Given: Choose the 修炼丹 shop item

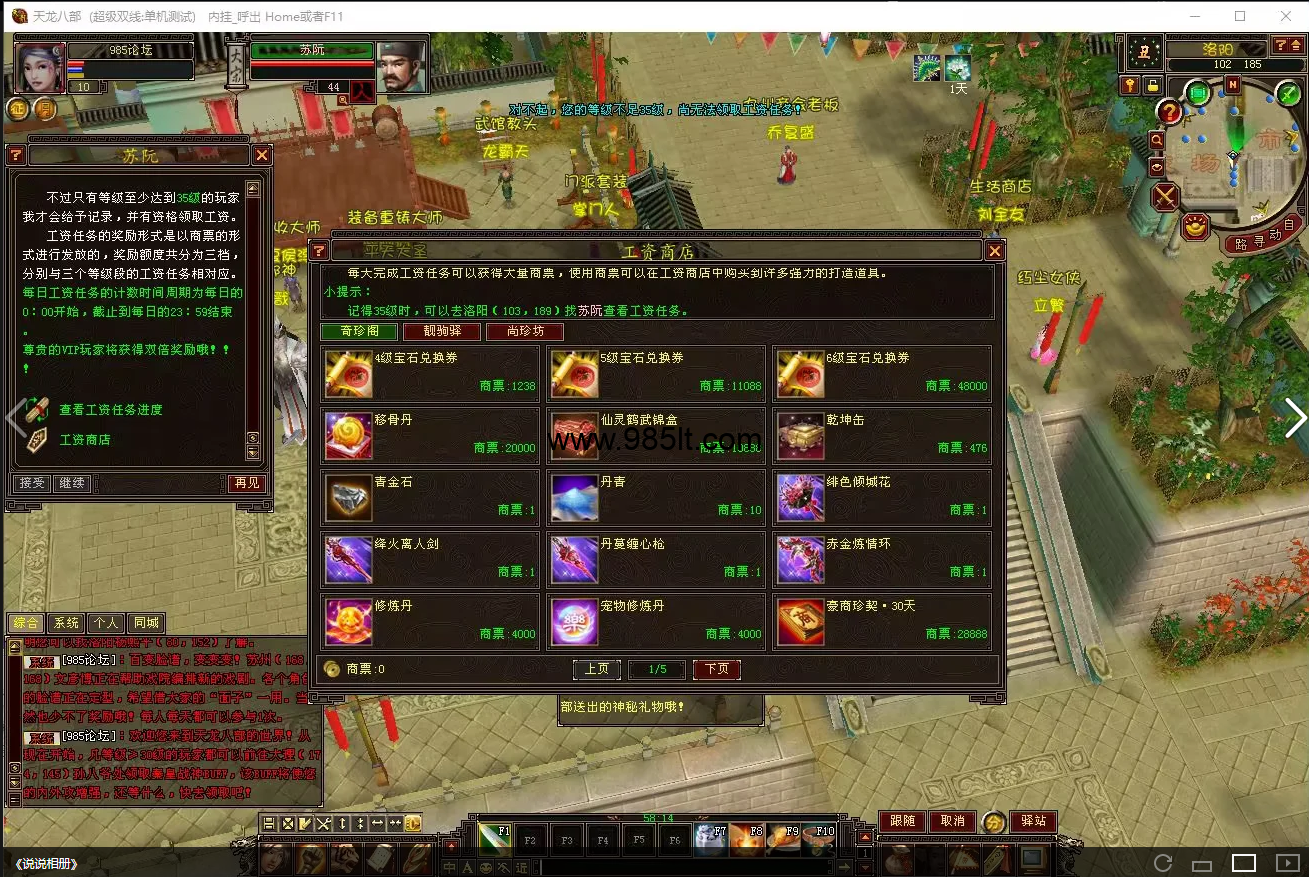Looking at the screenshot, I should click(x=430, y=620).
